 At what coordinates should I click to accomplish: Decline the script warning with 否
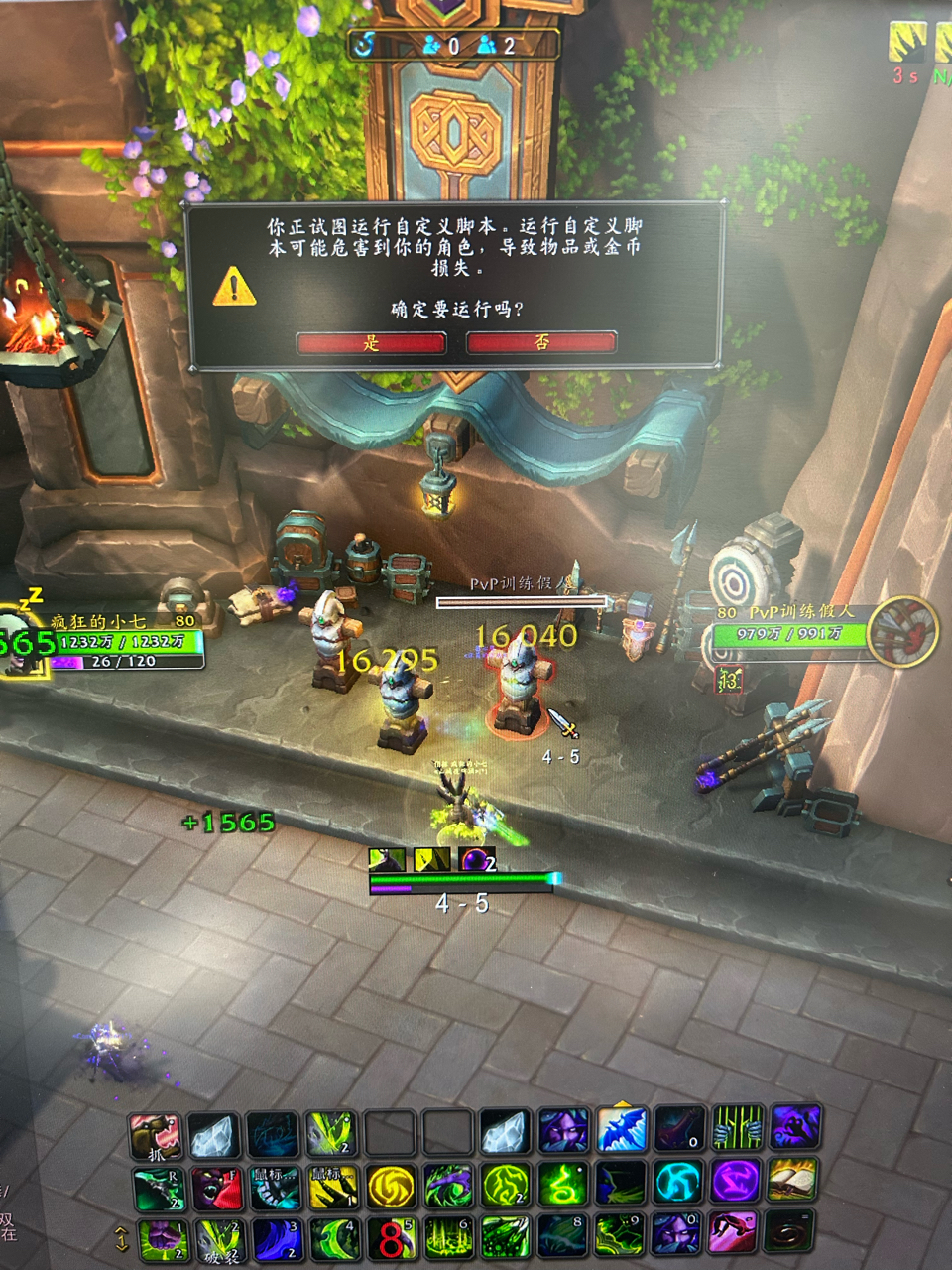[541, 342]
